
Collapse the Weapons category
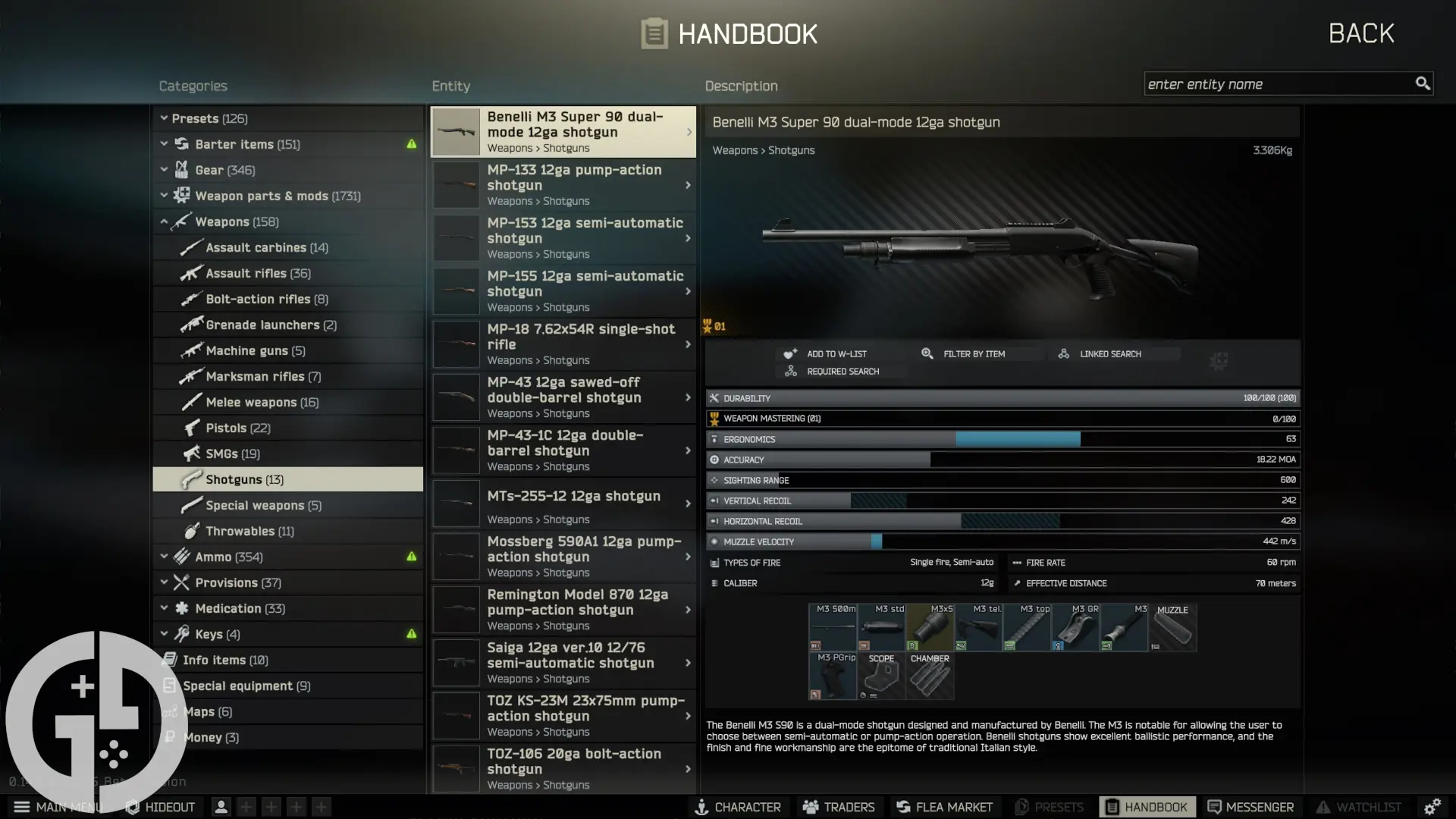click(x=165, y=221)
